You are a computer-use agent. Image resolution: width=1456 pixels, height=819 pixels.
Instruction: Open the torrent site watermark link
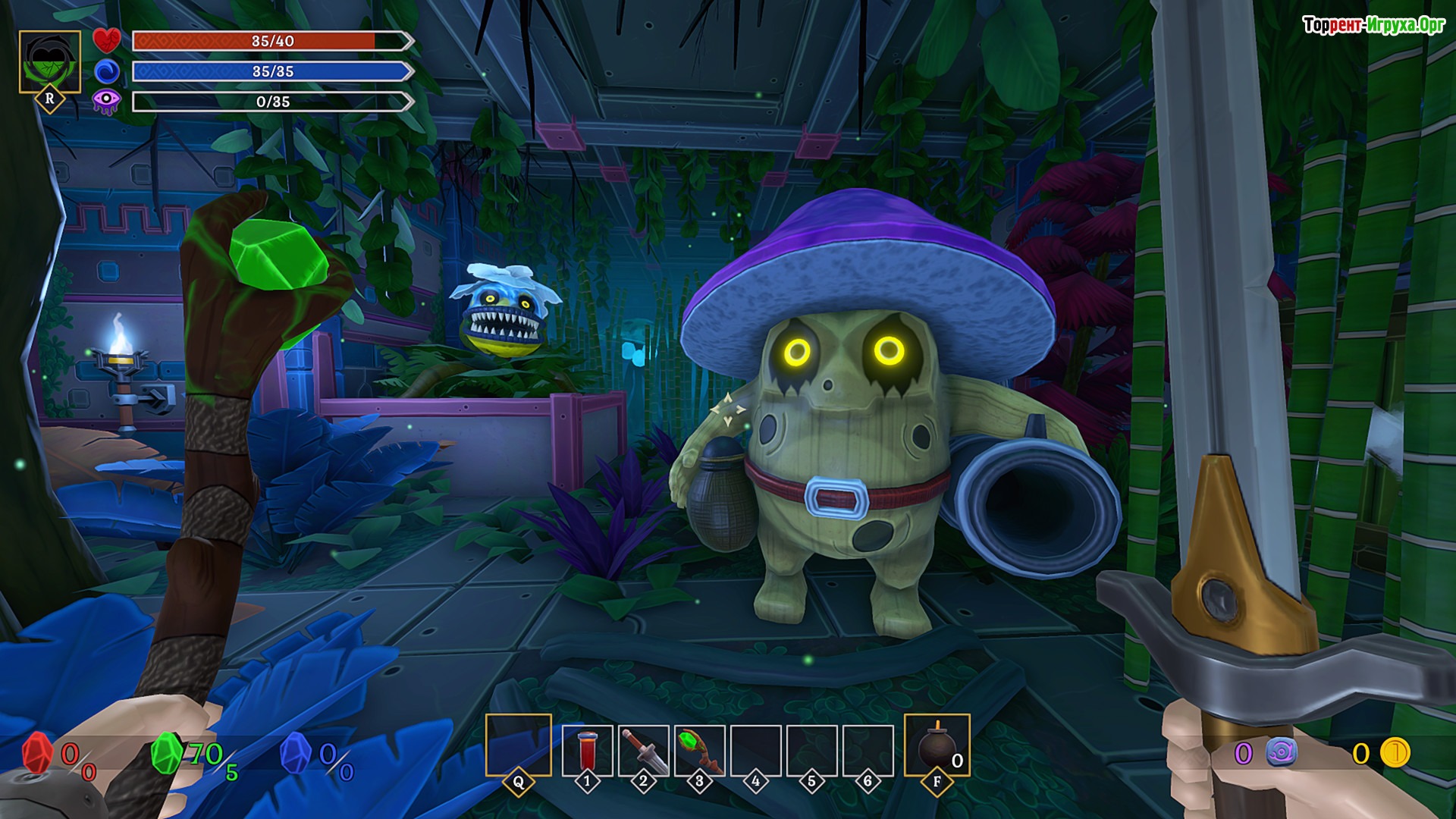click(x=1373, y=26)
